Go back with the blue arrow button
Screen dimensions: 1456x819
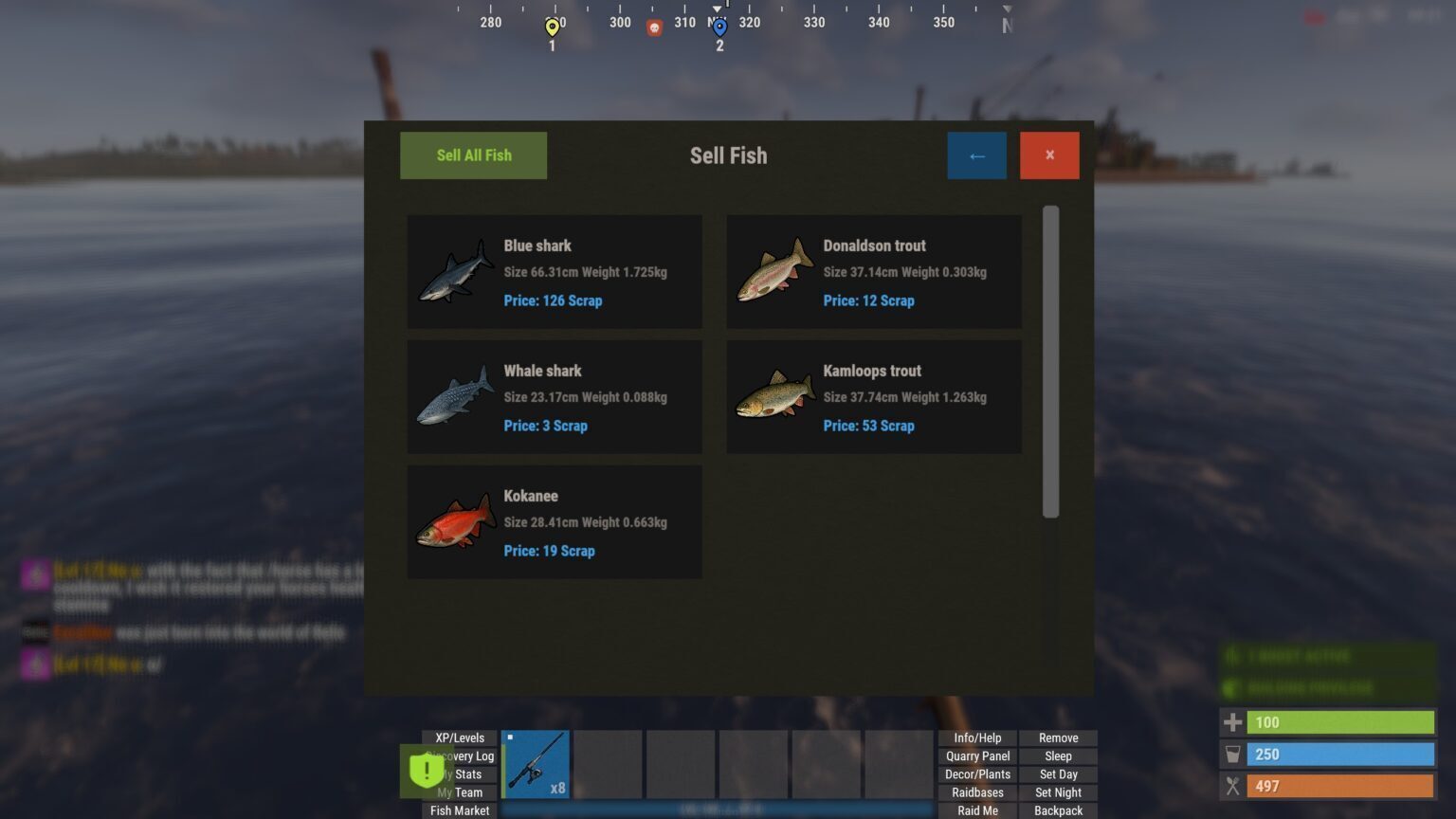(976, 155)
